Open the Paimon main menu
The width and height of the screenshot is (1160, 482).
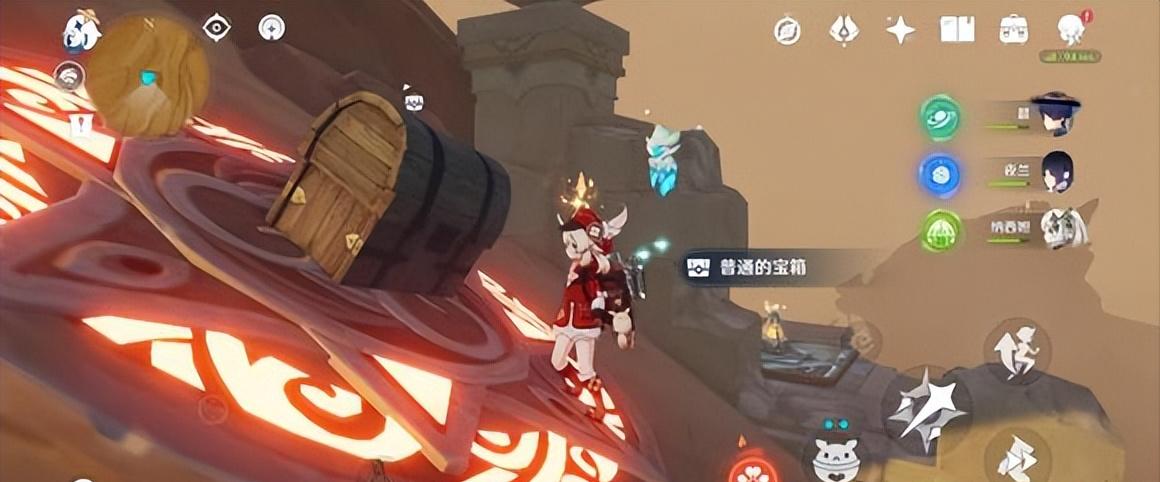(x=81, y=30)
